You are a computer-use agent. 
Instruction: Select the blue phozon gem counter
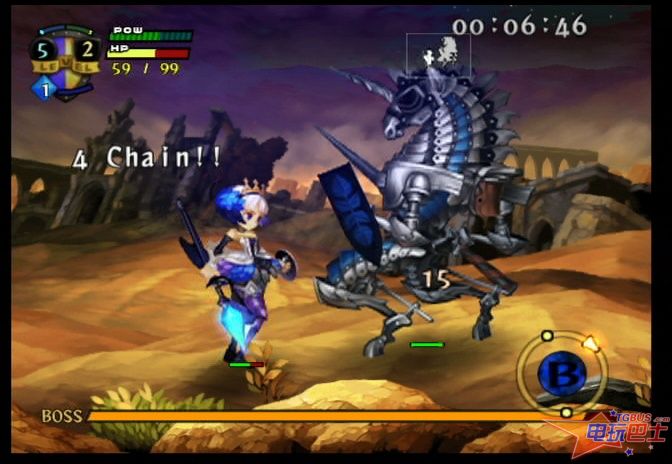tap(44, 90)
